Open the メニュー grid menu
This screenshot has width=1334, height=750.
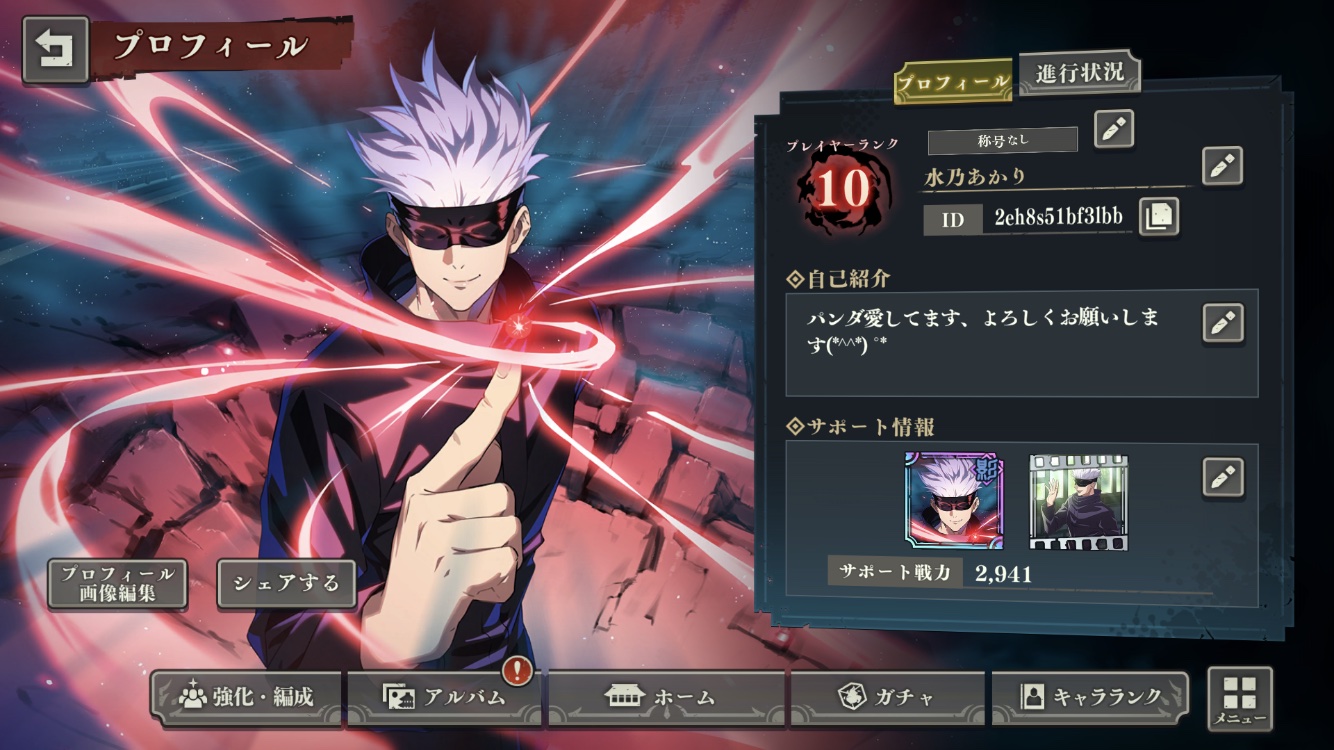pos(1240,698)
